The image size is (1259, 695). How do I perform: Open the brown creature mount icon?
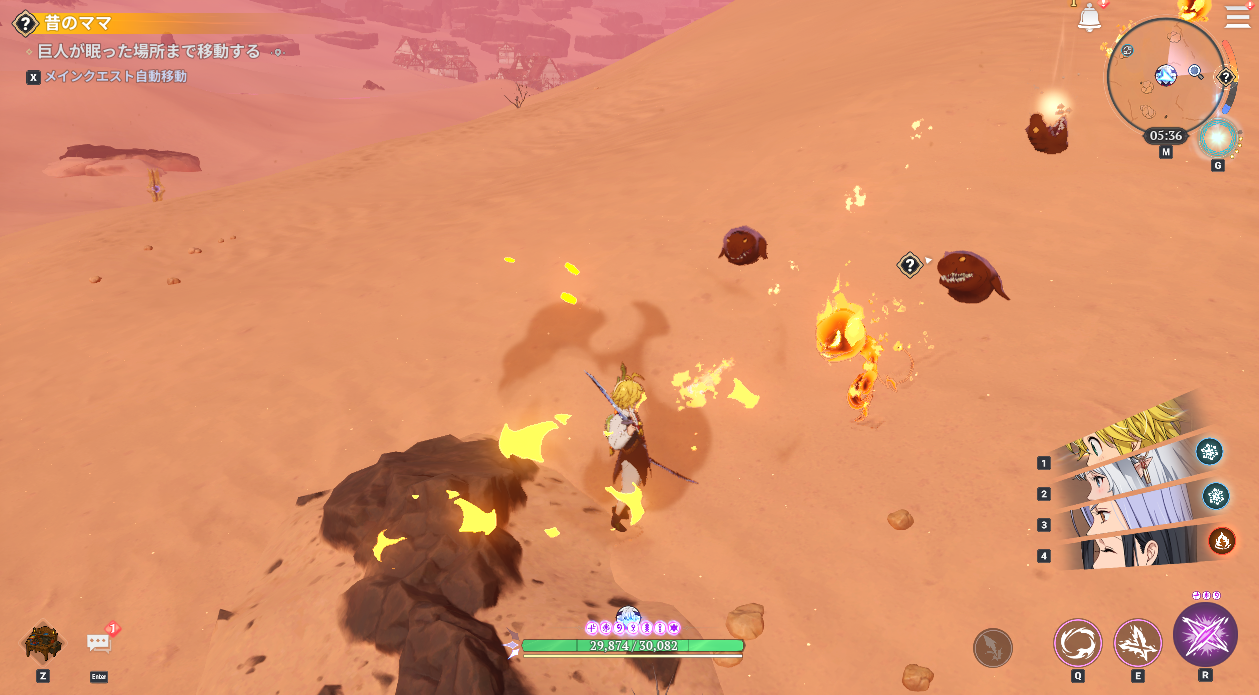coord(43,642)
